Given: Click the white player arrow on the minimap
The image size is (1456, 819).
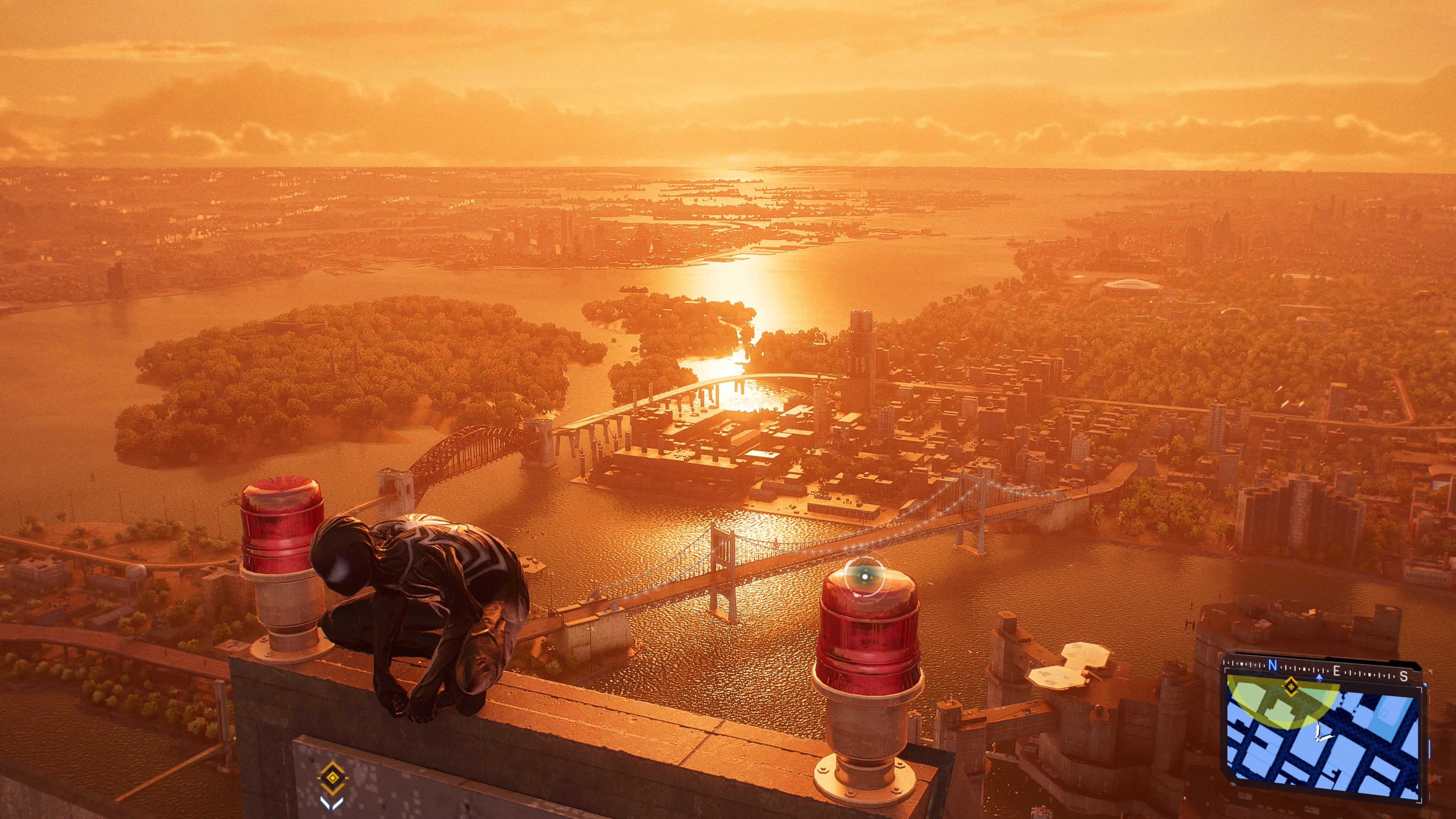Looking at the screenshot, I should point(1321,733).
